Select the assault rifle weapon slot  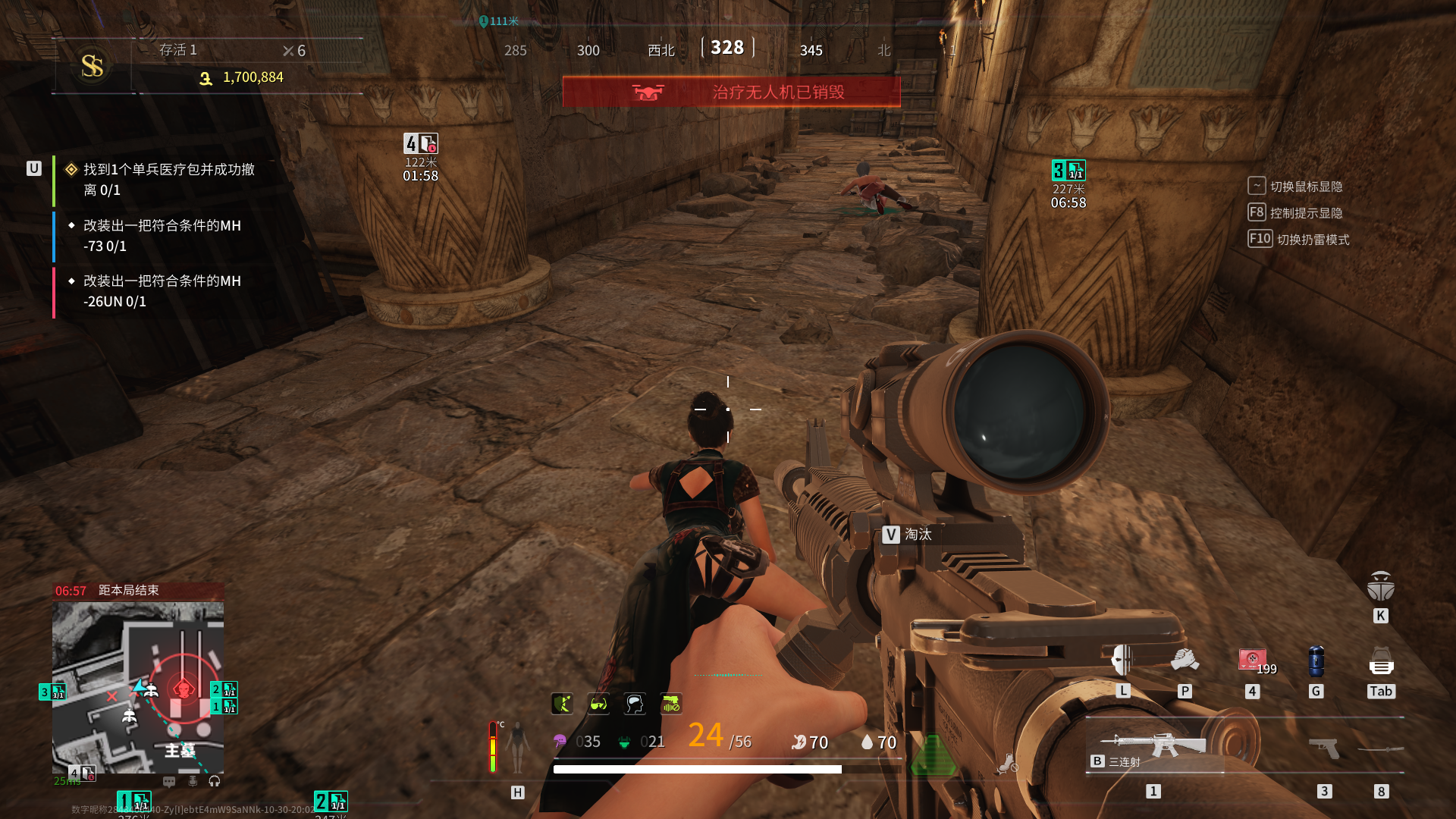pyautogui.click(x=1154, y=745)
